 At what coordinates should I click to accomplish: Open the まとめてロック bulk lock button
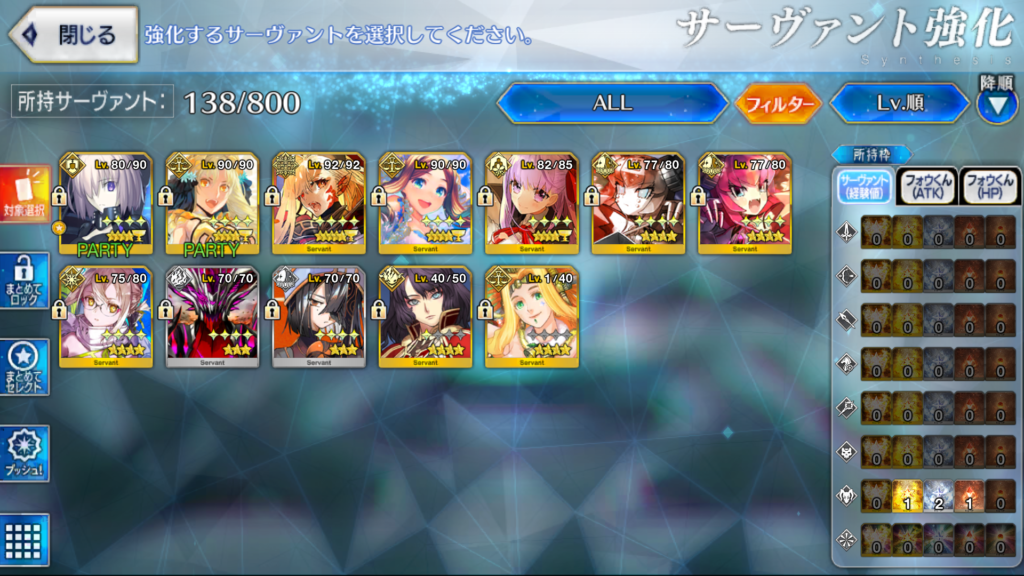click(x=25, y=281)
